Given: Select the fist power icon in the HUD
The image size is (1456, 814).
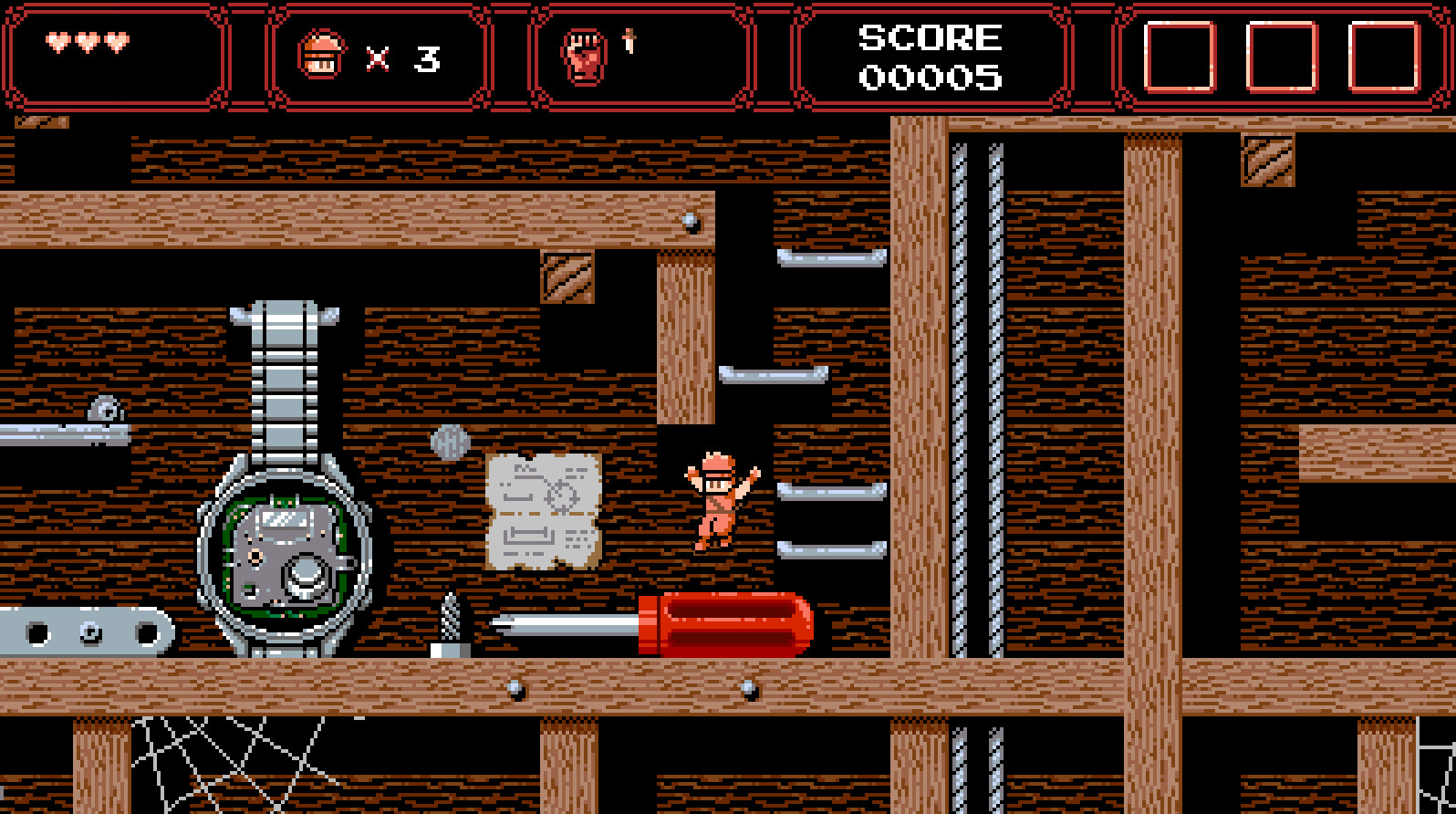Looking at the screenshot, I should [585, 55].
